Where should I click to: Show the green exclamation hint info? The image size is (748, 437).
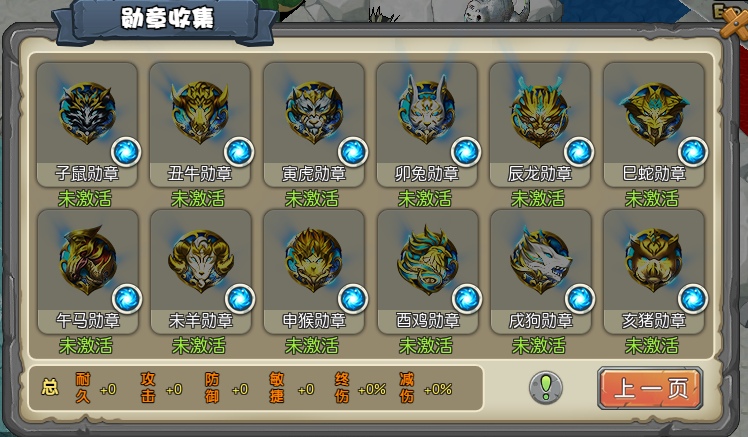(x=546, y=387)
